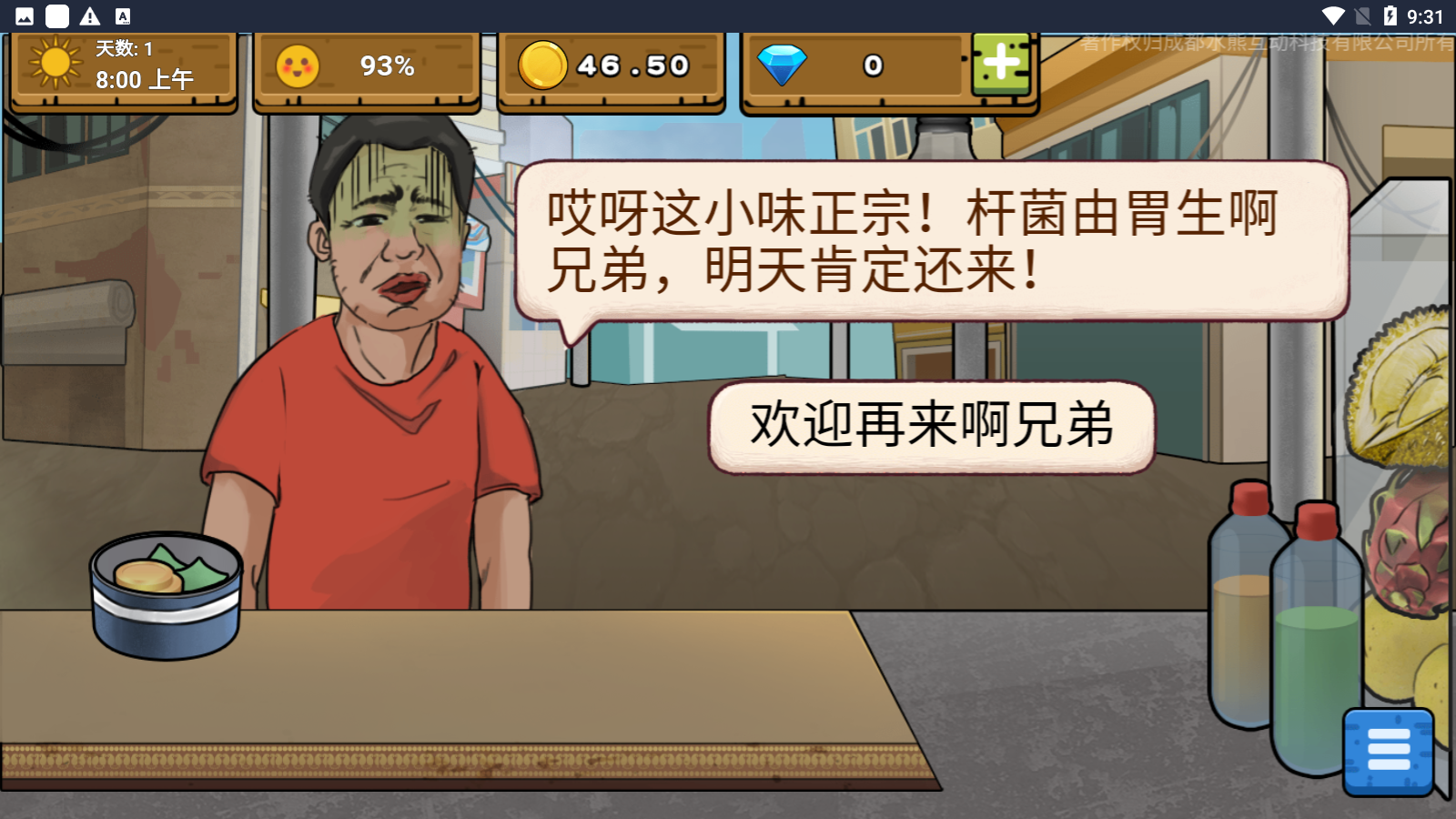Tap the battery indicator in status bar
The height and width of the screenshot is (819, 1456).
click(1388, 15)
